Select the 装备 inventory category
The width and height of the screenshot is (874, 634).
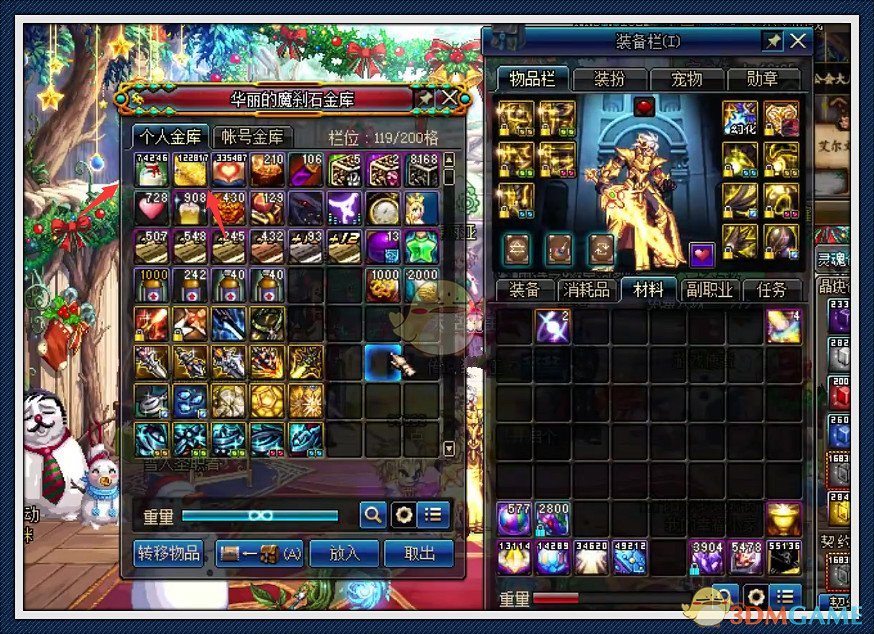524,290
